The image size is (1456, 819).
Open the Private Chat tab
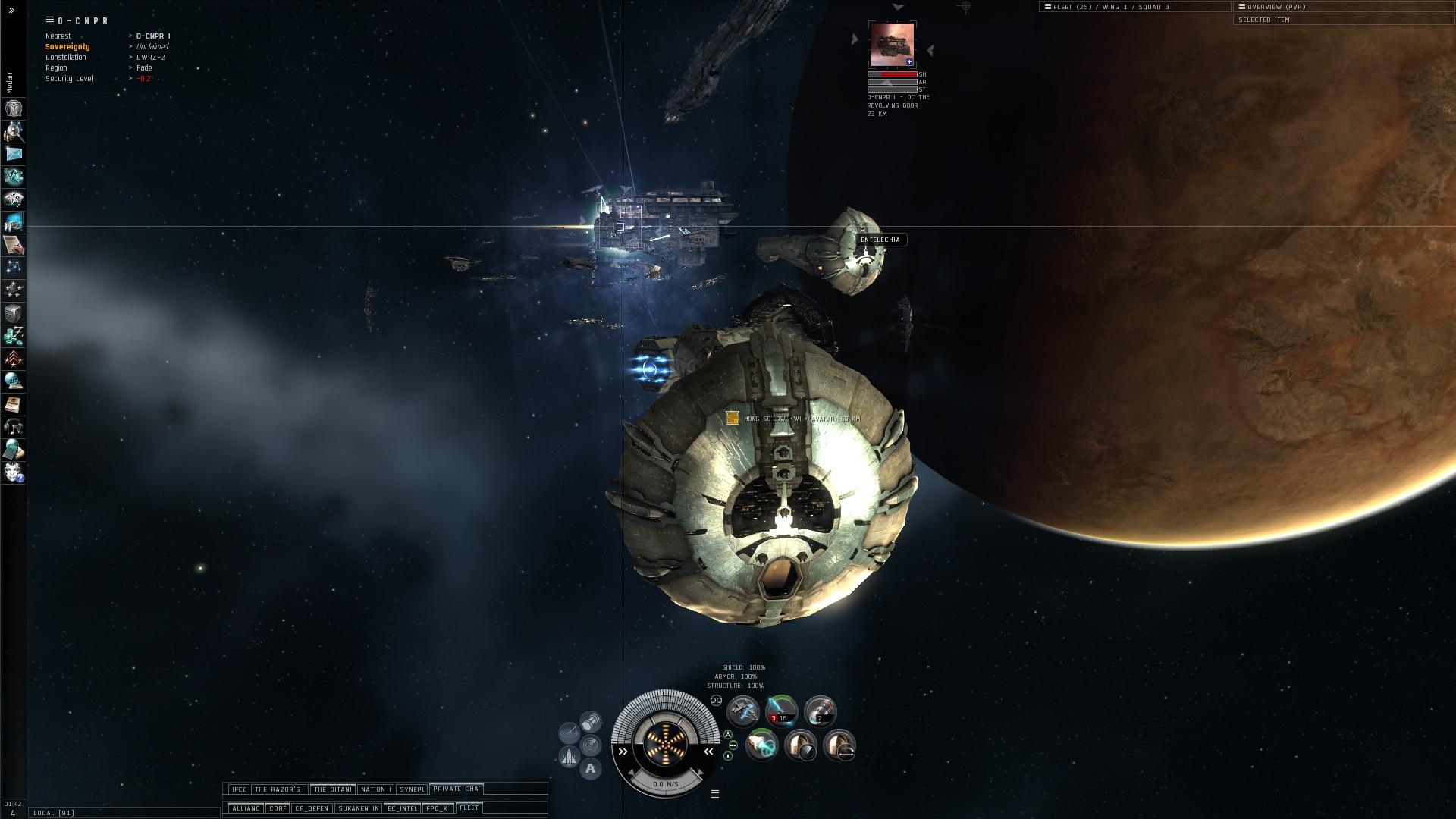456,789
